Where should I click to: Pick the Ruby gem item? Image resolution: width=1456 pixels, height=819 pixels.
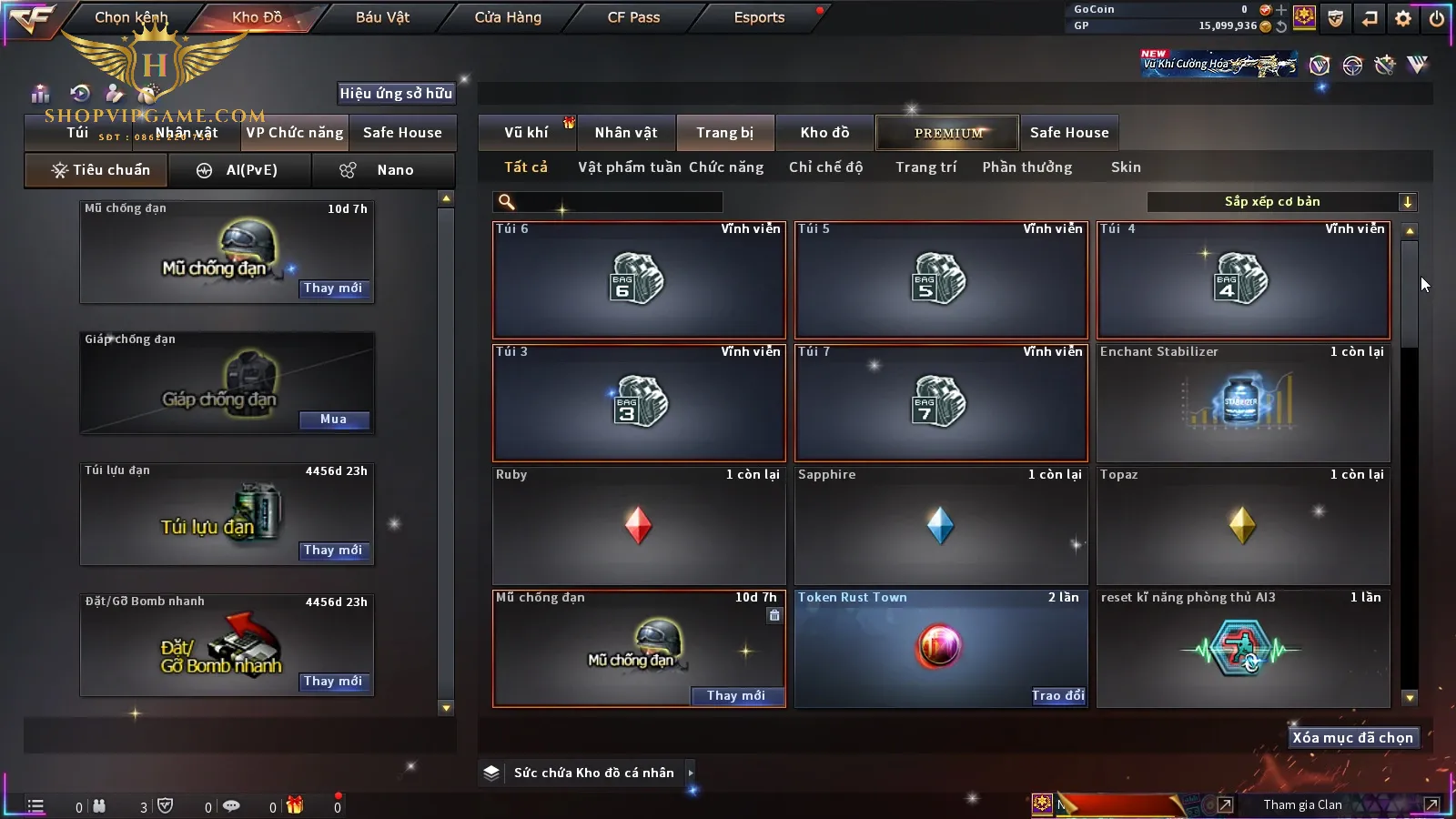click(x=639, y=525)
